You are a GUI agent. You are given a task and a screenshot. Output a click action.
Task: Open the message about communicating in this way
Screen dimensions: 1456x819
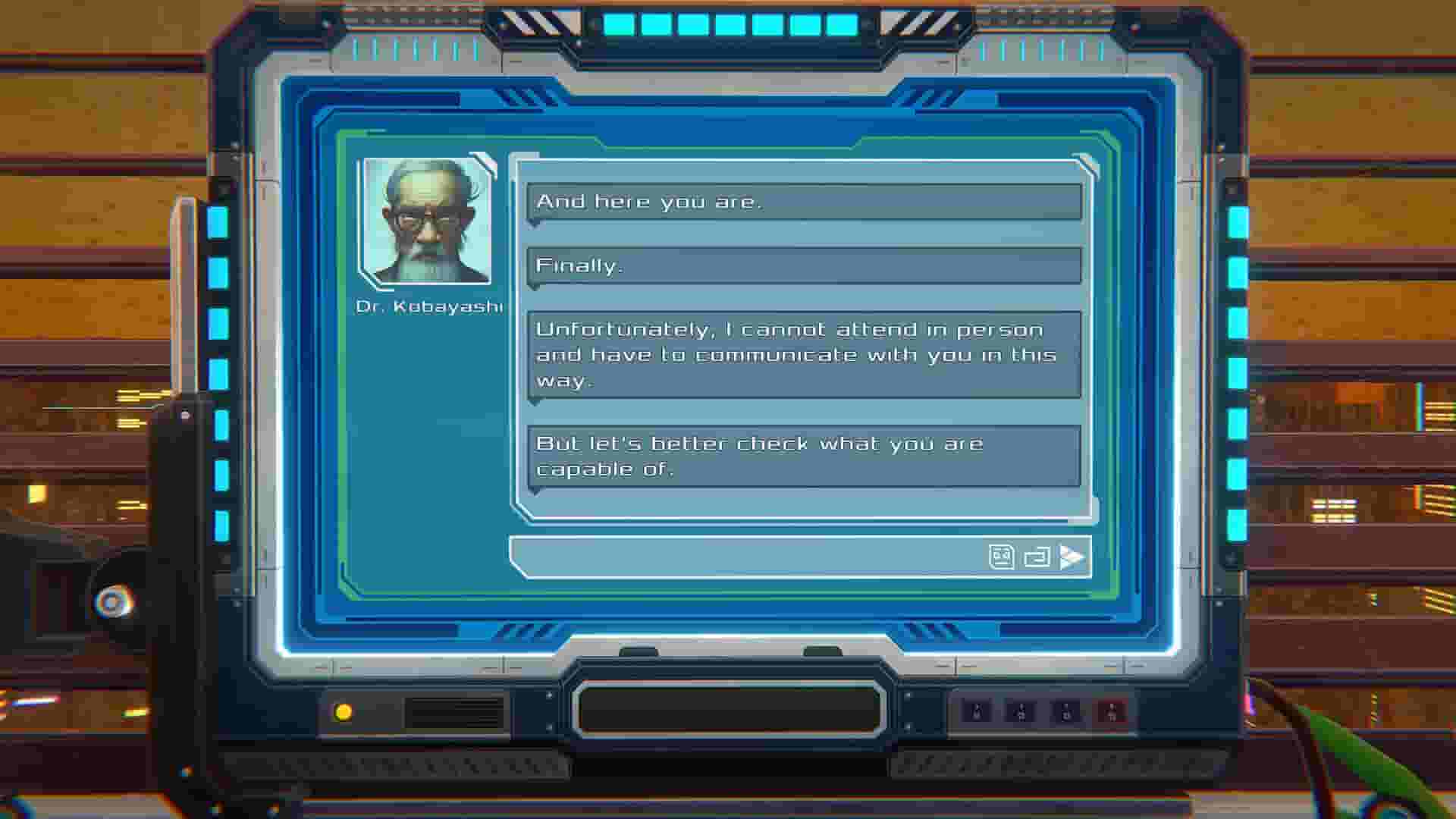(804, 354)
